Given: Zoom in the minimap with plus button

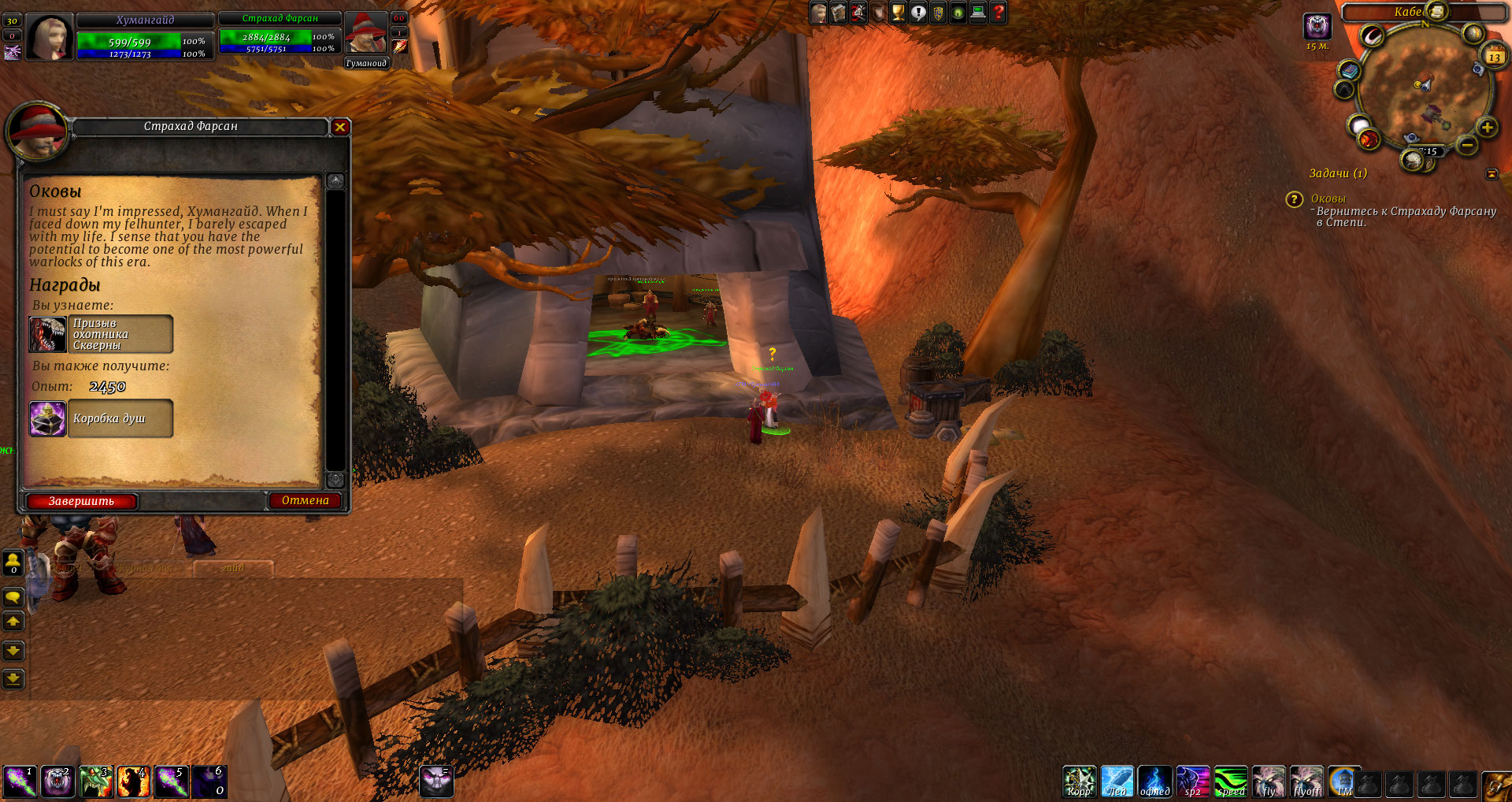Looking at the screenshot, I should 1487,128.
